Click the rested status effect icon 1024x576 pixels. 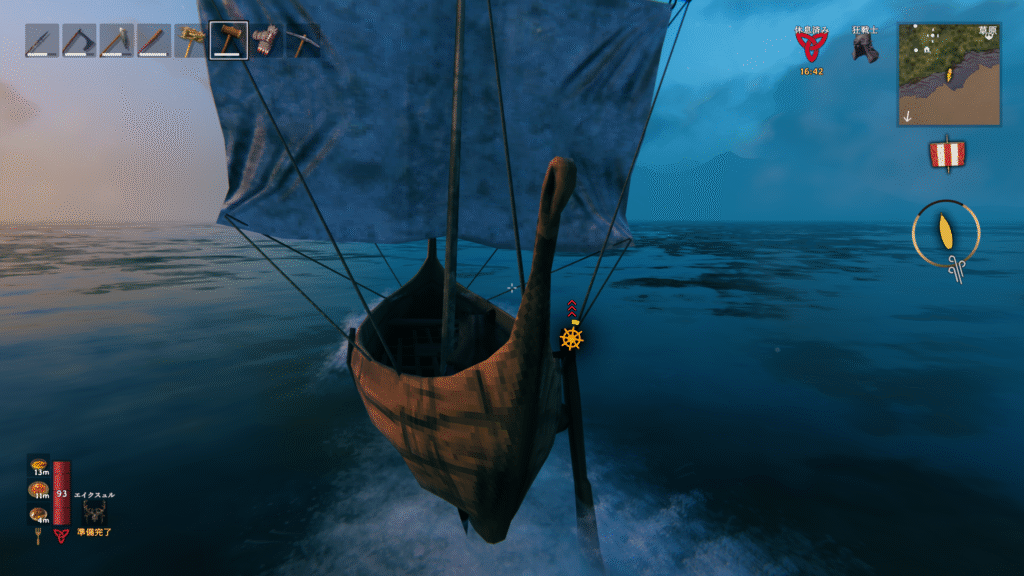(810, 47)
